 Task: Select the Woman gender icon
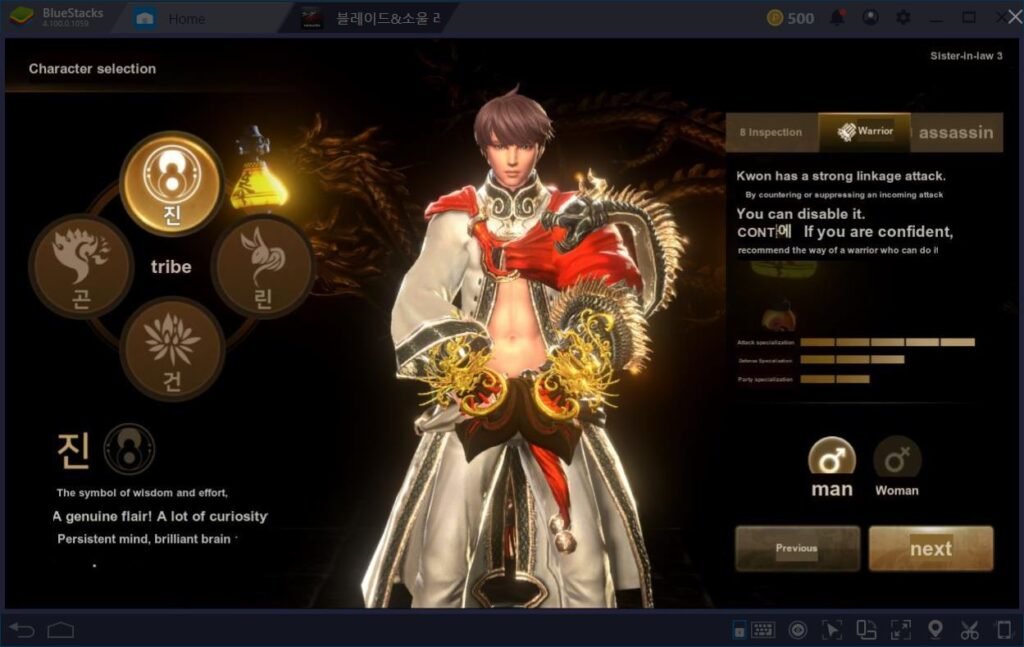point(897,460)
